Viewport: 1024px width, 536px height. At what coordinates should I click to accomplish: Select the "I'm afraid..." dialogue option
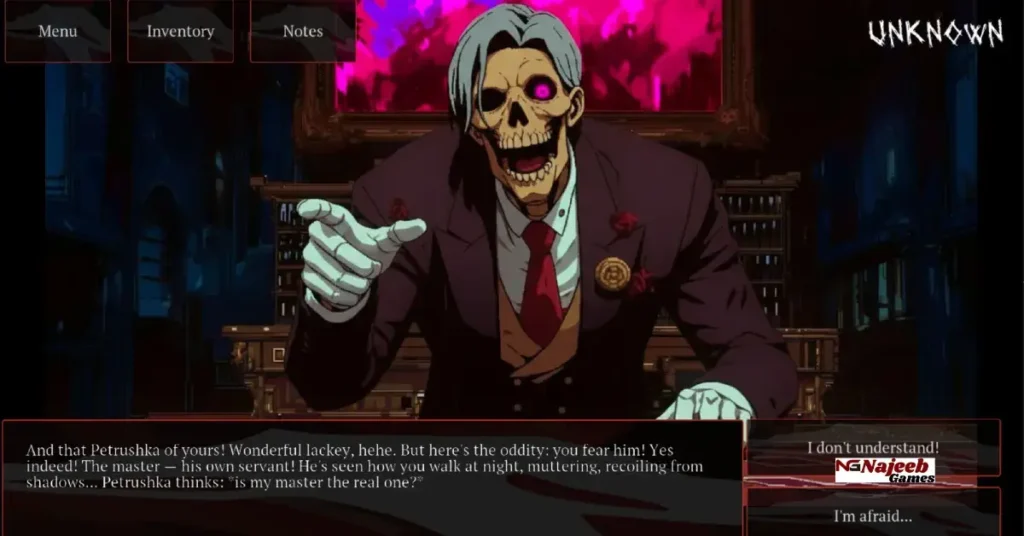(873, 516)
